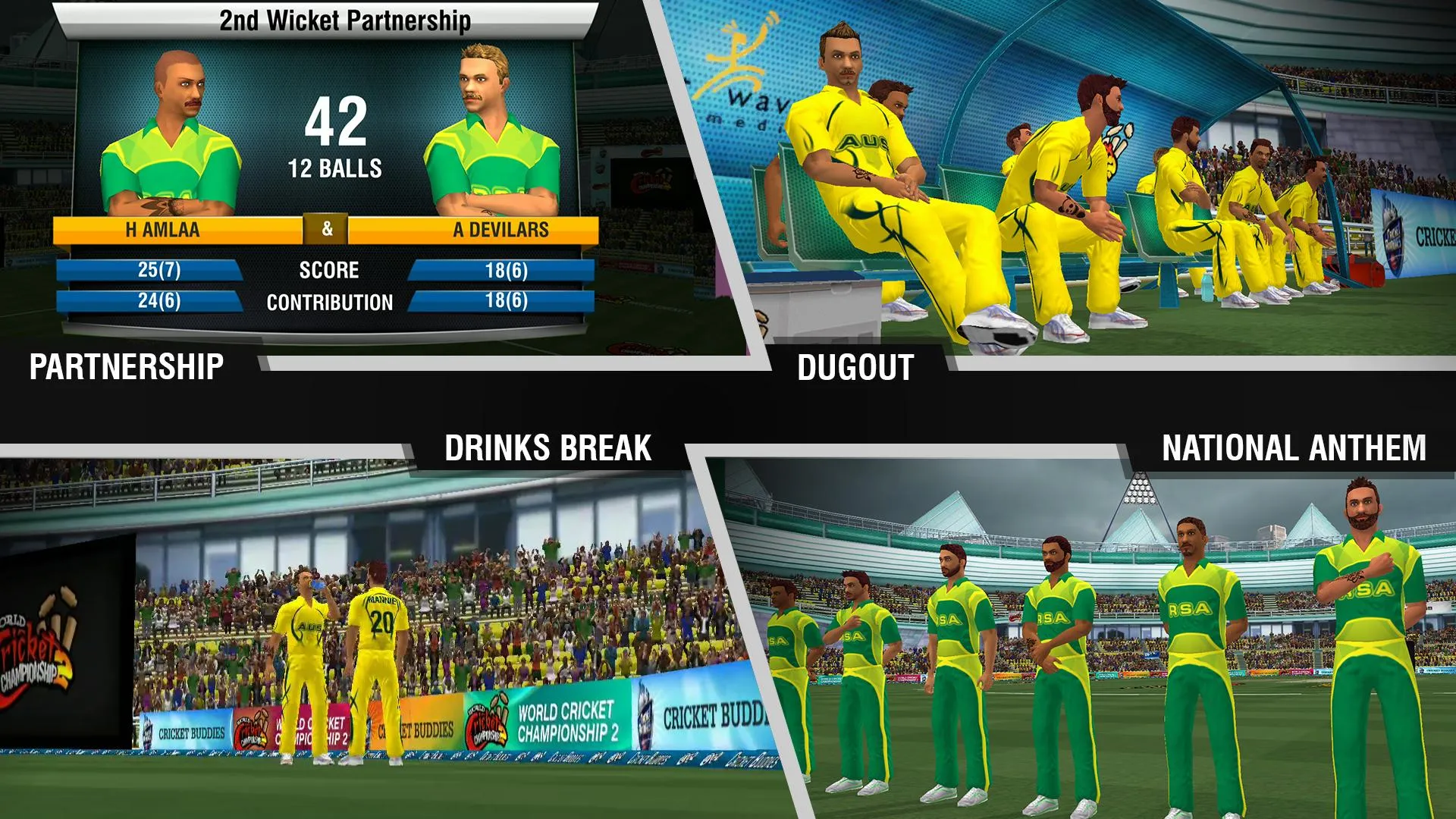Switch to the DRINKS BREAK panel
1456x819 pixels.
coord(548,446)
